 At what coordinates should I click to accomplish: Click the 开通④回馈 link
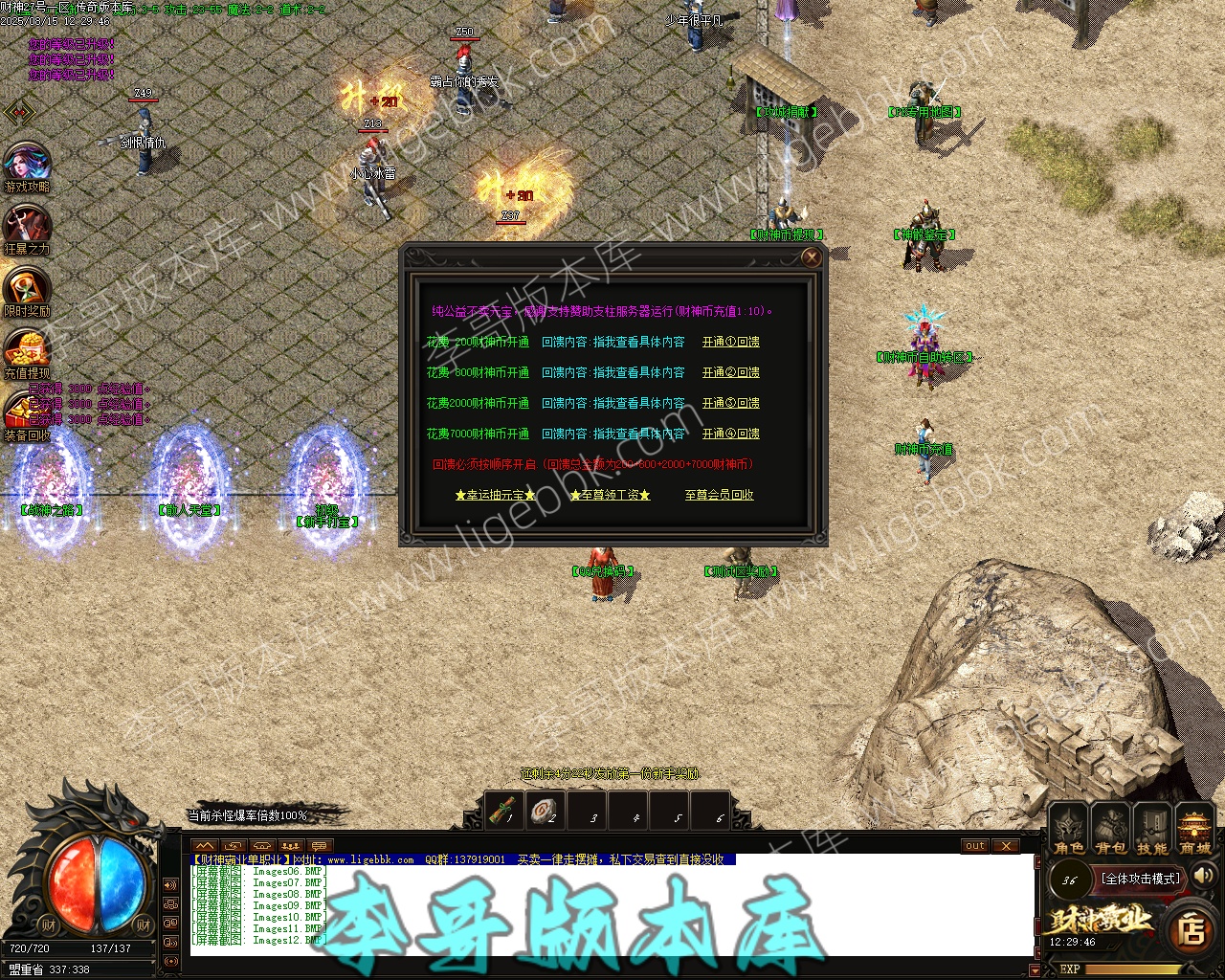click(x=731, y=434)
